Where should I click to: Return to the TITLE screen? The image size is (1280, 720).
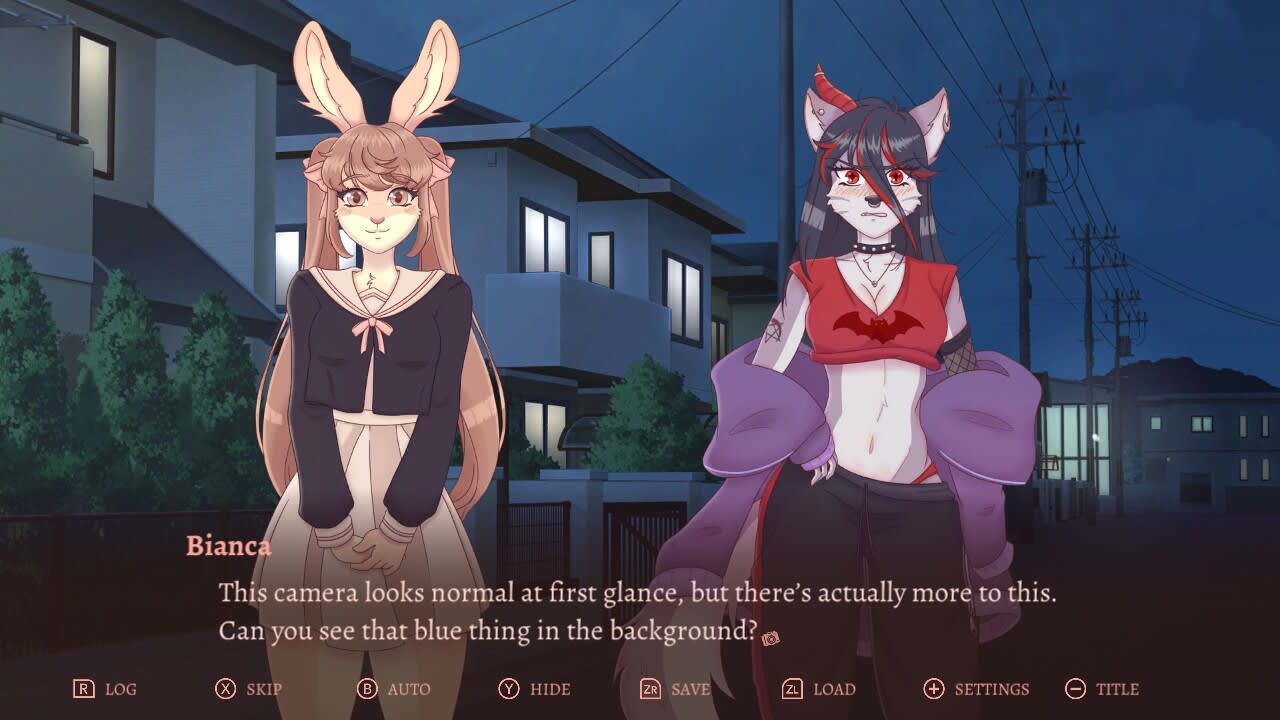click(1117, 689)
